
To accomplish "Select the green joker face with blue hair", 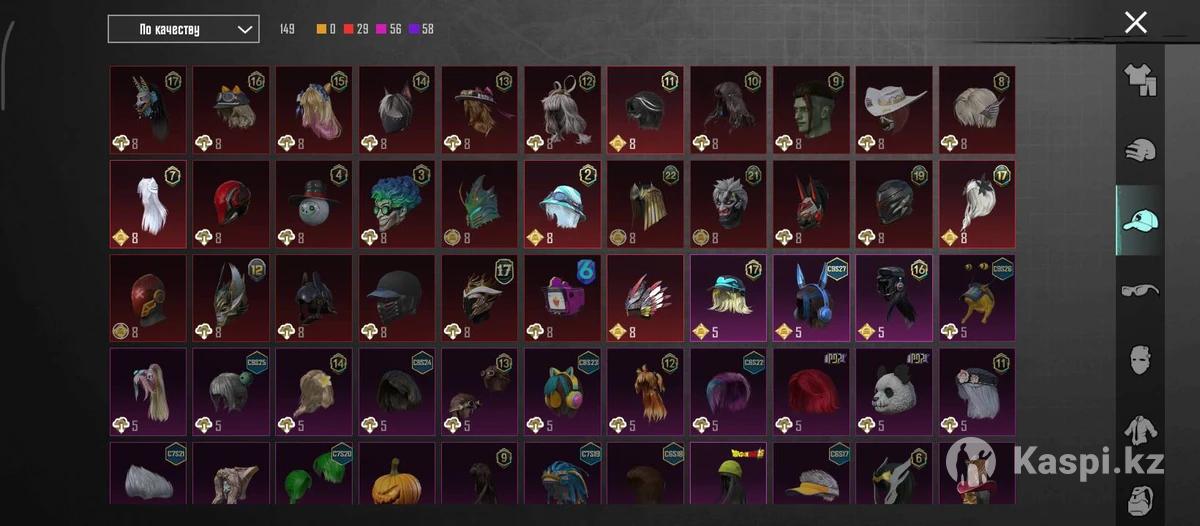I will (x=397, y=203).
